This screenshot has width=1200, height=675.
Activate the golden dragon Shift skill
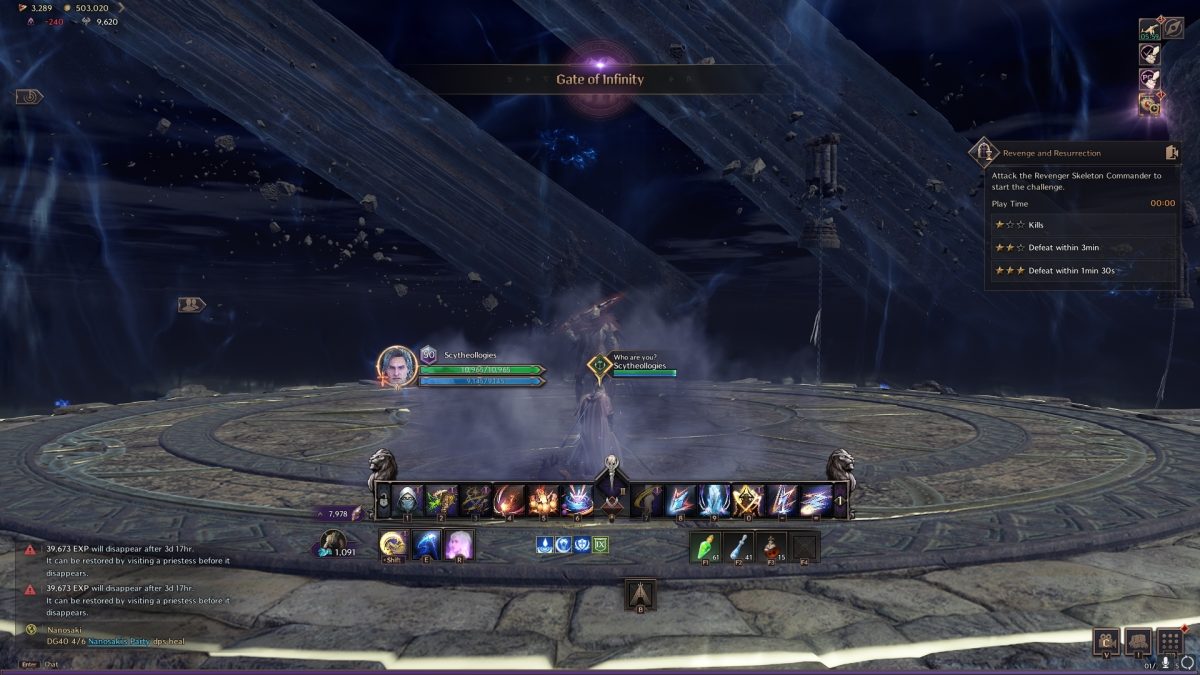tap(393, 545)
